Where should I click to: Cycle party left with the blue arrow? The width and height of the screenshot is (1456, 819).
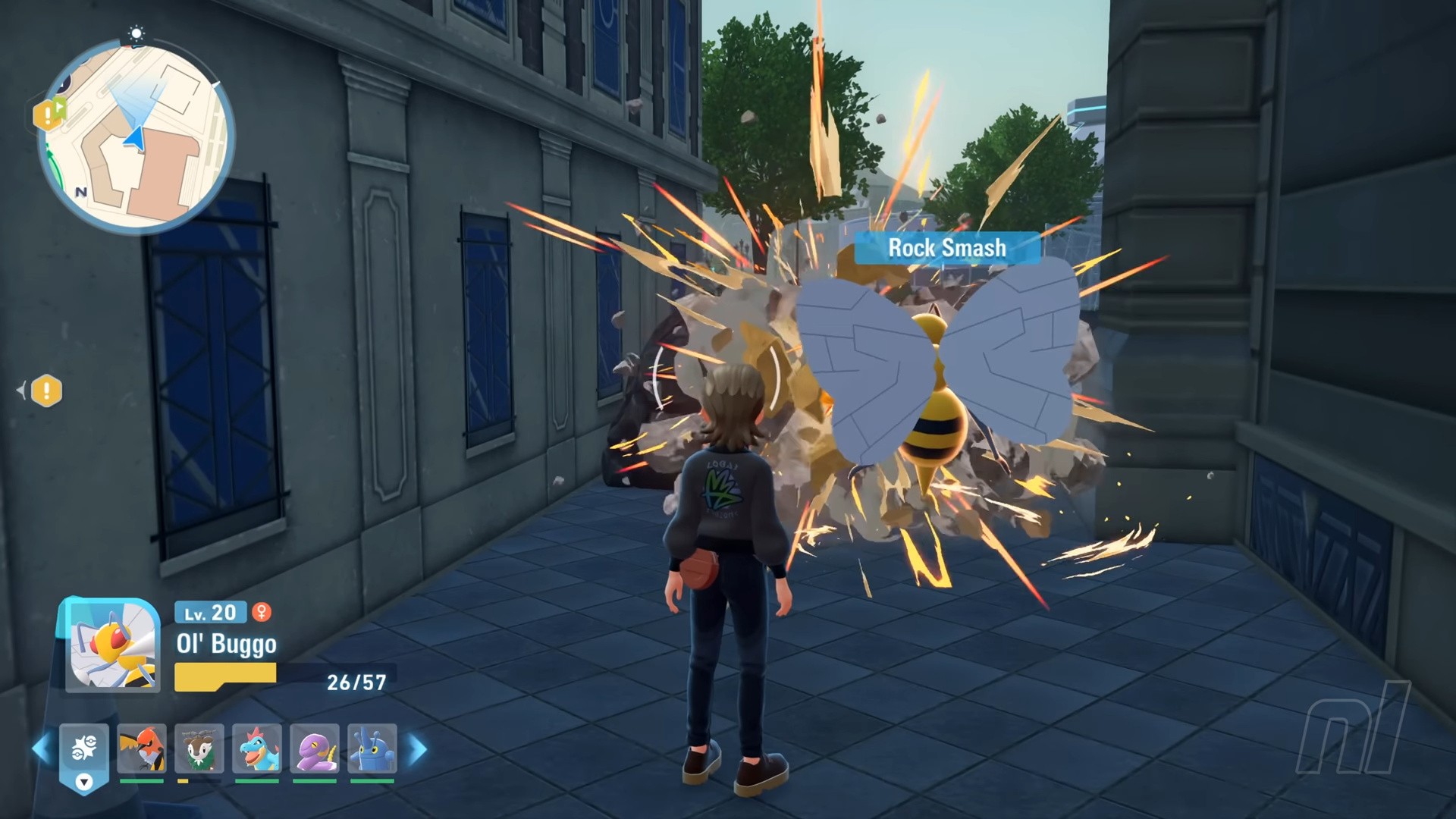pyautogui.click(x=42, y=749)
